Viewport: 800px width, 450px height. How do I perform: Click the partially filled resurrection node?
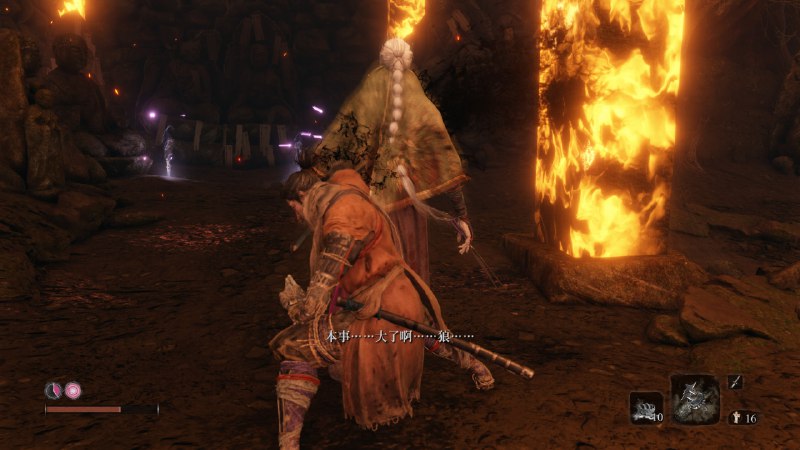[53, 390]
